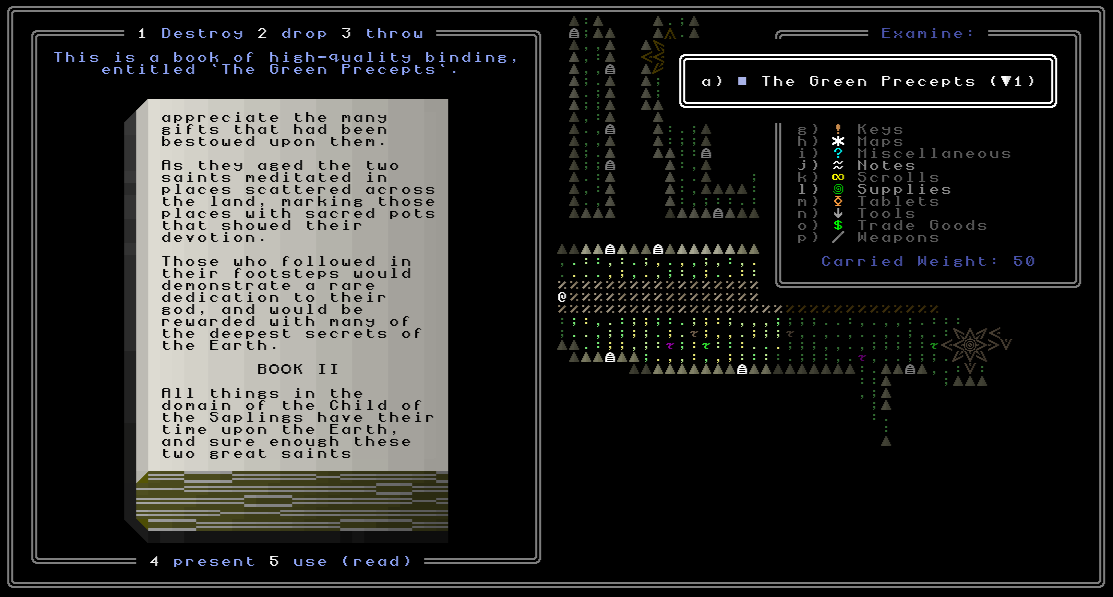
Task: Open the Trade Goods category
Action: 921,225
